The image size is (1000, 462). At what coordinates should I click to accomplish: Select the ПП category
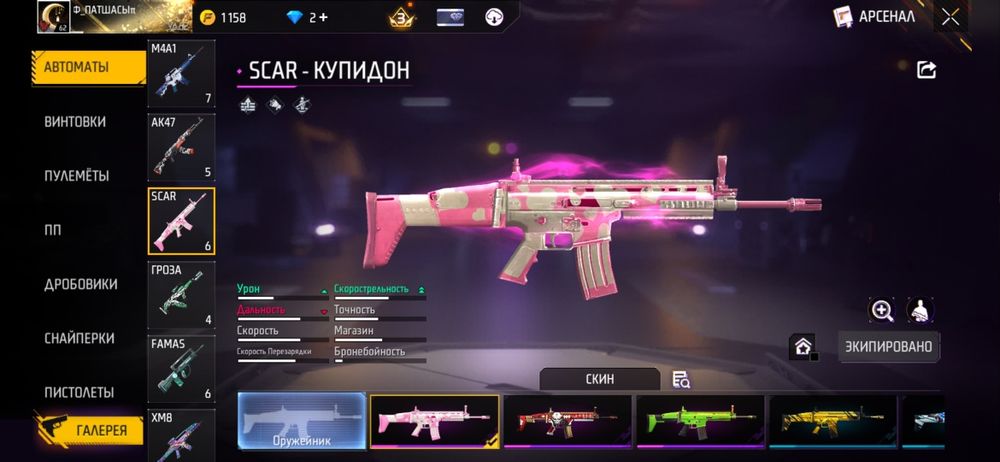click(x=53, y=230)
